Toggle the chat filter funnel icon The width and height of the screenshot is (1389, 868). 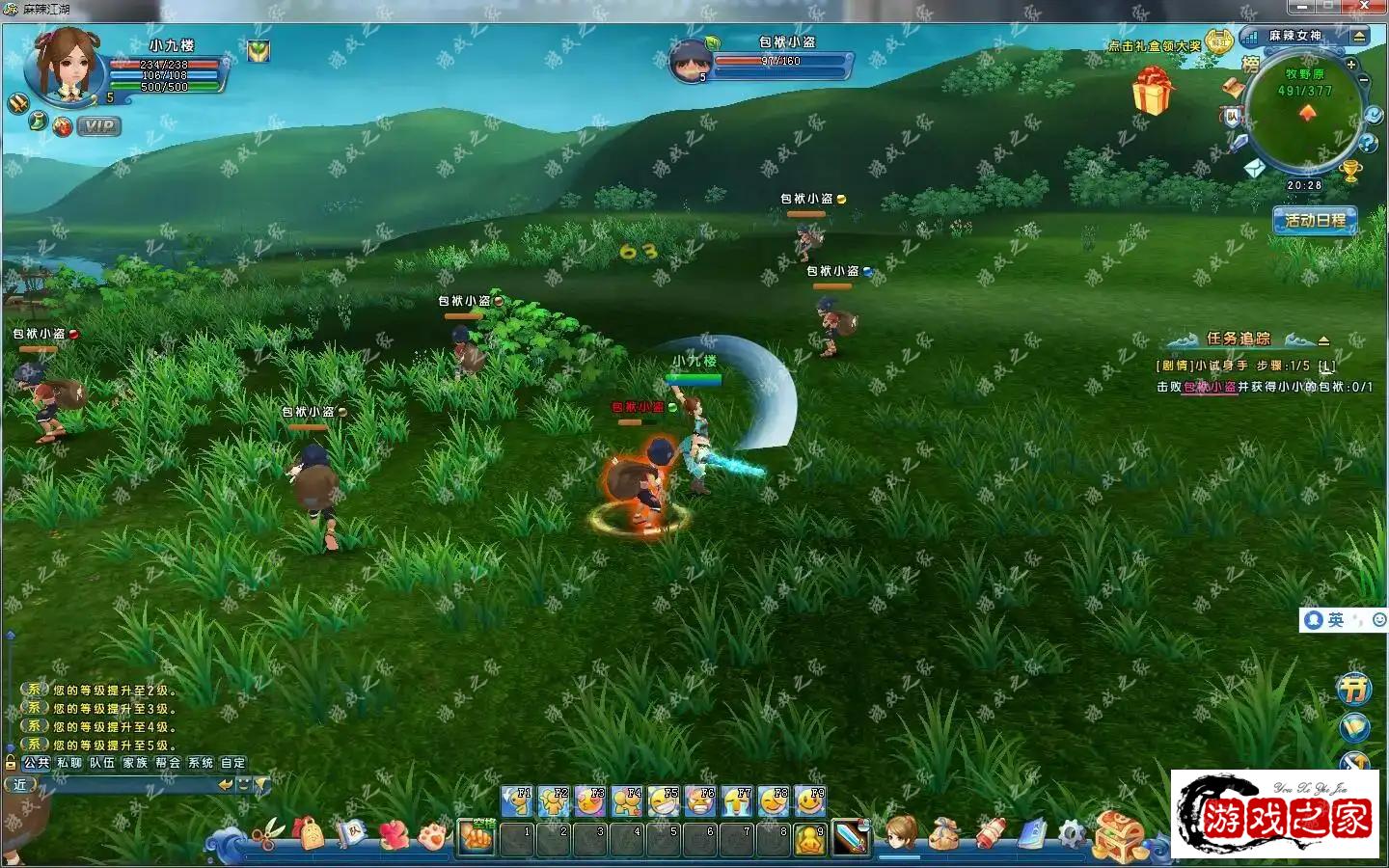(x=261, y=783)
